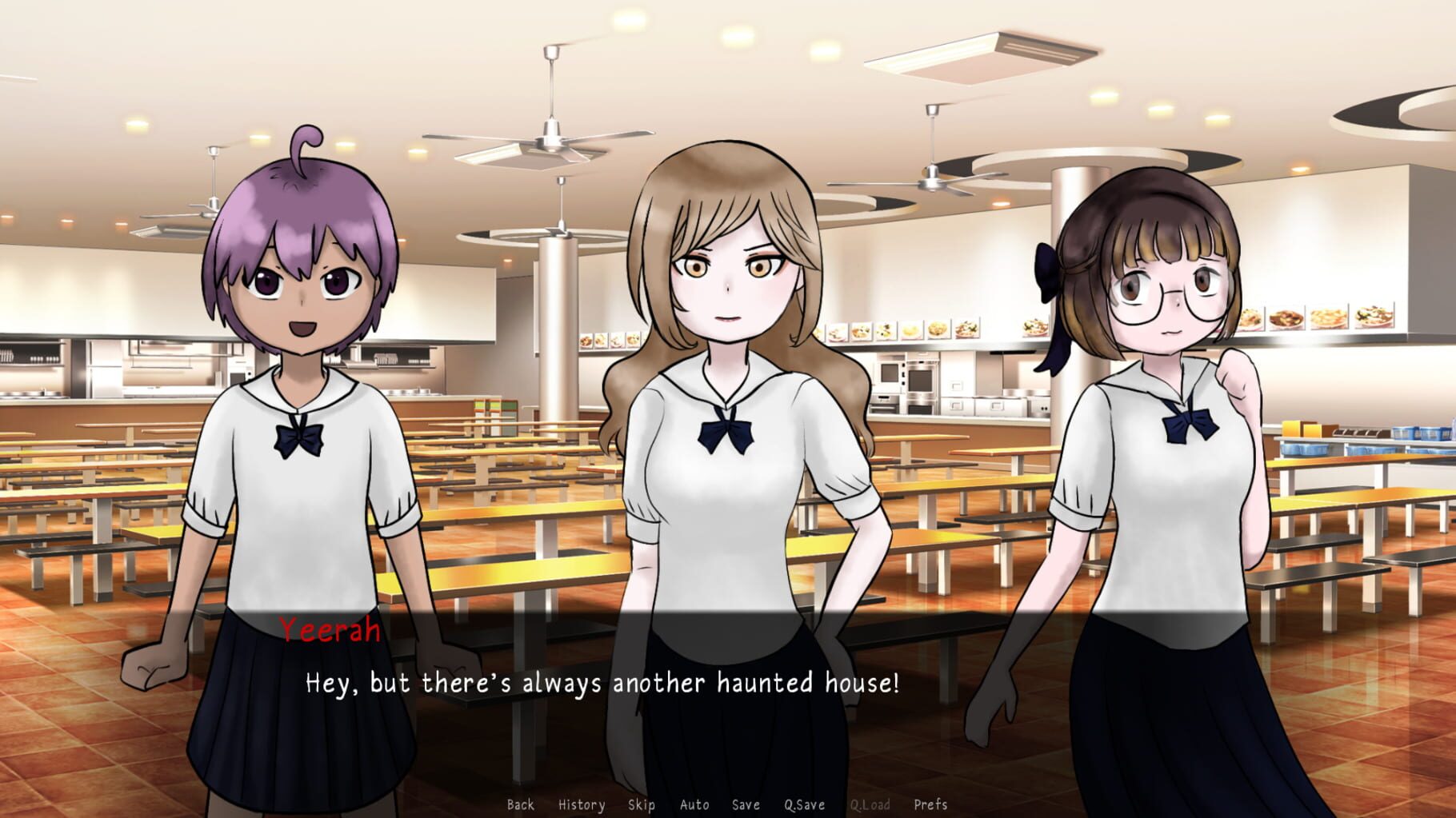Screen dimensions: 1456x818
Task: Perform a Q.Save quick save
Action: click(x=804, y=805)
